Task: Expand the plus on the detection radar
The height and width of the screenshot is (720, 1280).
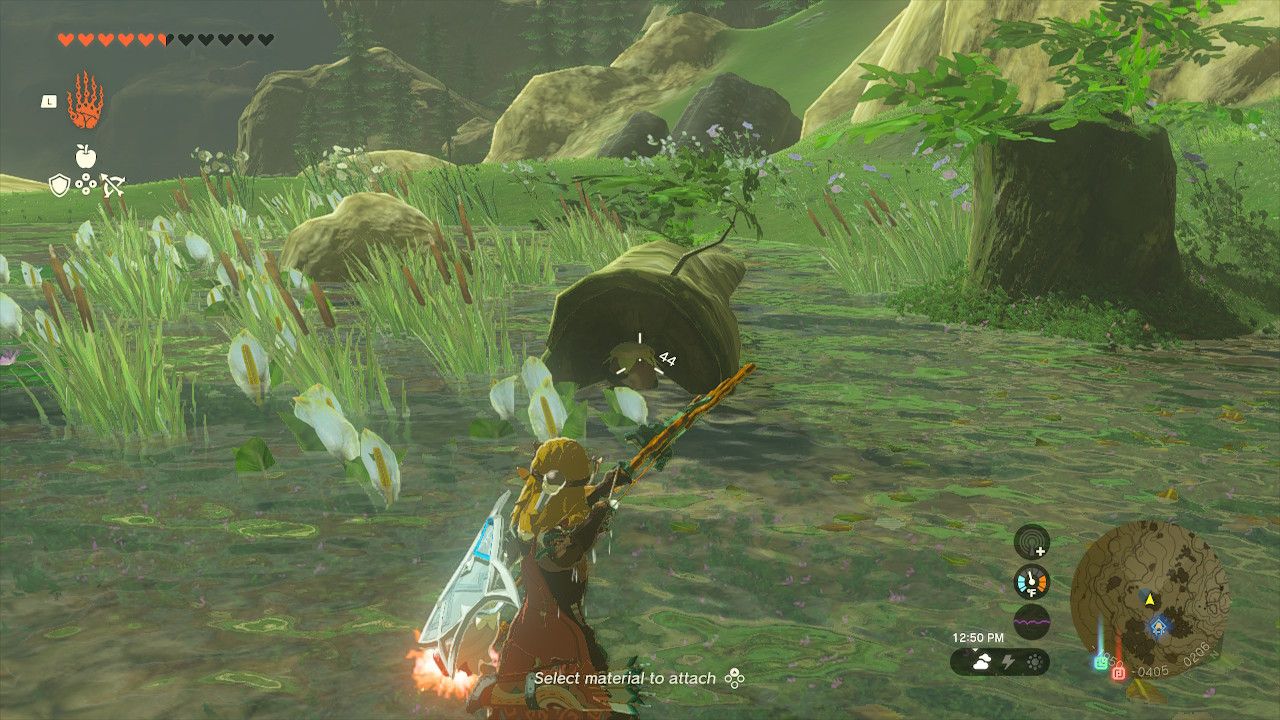Action: click(x=1039, y=552)
